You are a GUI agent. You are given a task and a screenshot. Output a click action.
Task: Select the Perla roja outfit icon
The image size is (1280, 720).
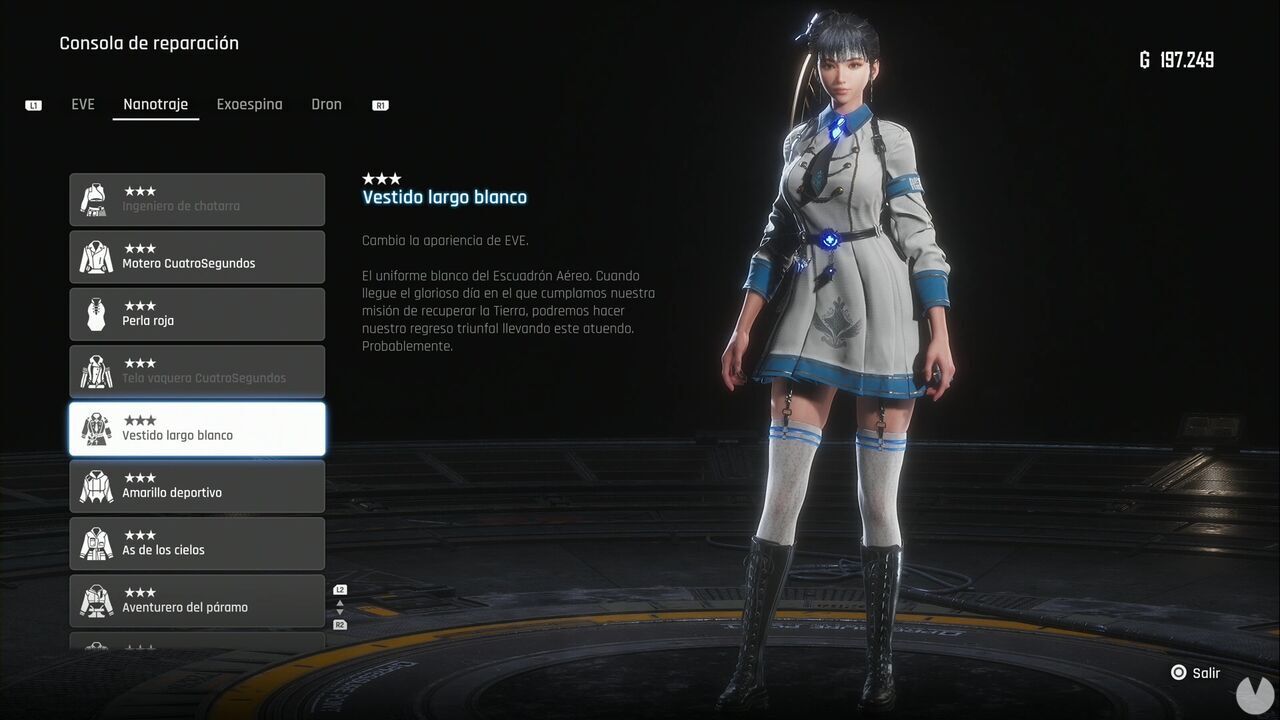pos(95,314)
